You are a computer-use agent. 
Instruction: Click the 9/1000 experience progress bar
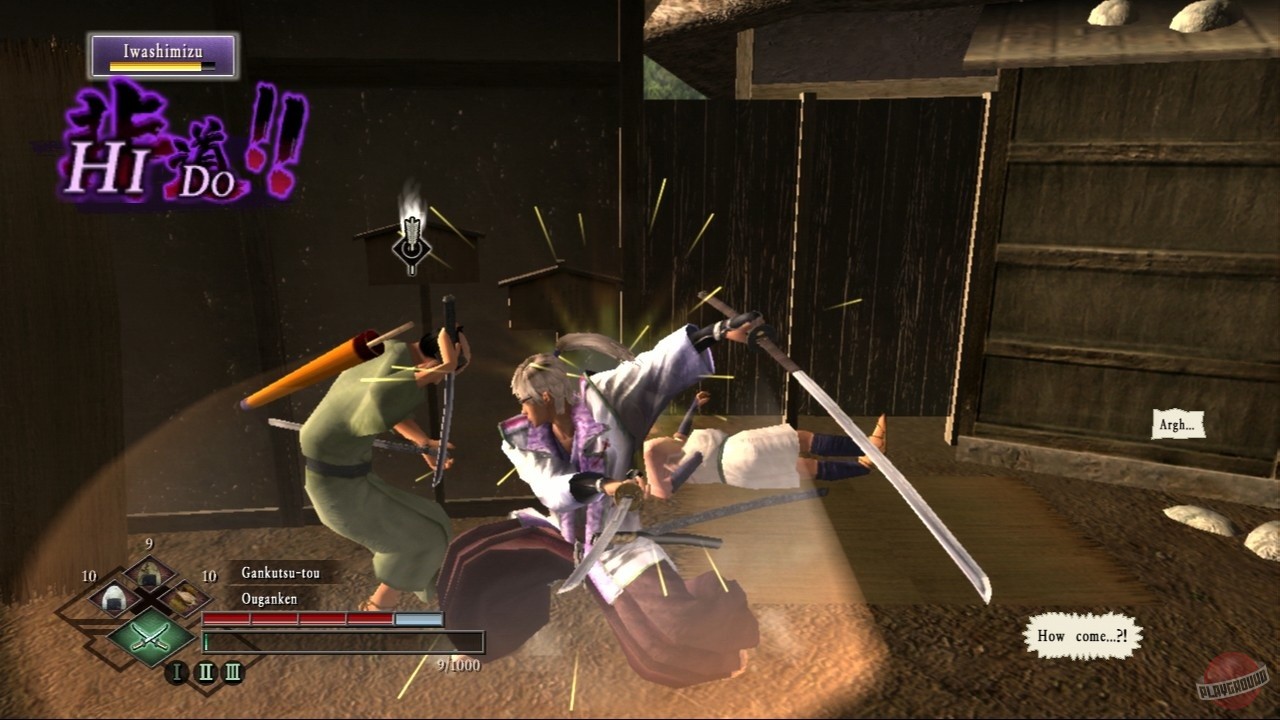pos(343,642)
